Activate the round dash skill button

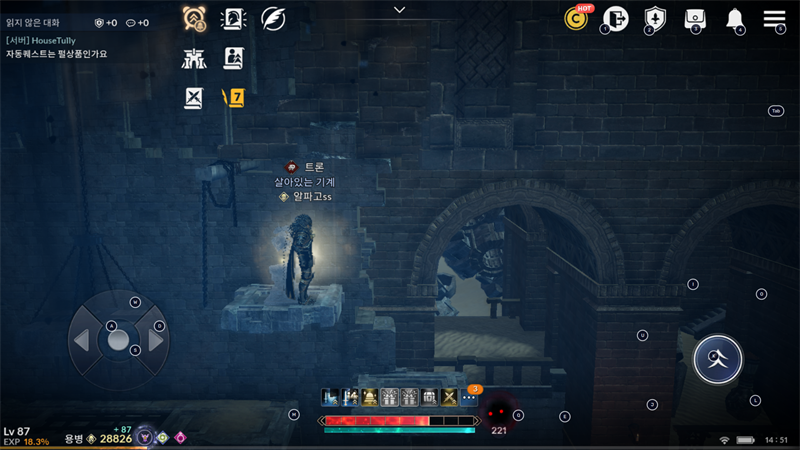point(718,358)
